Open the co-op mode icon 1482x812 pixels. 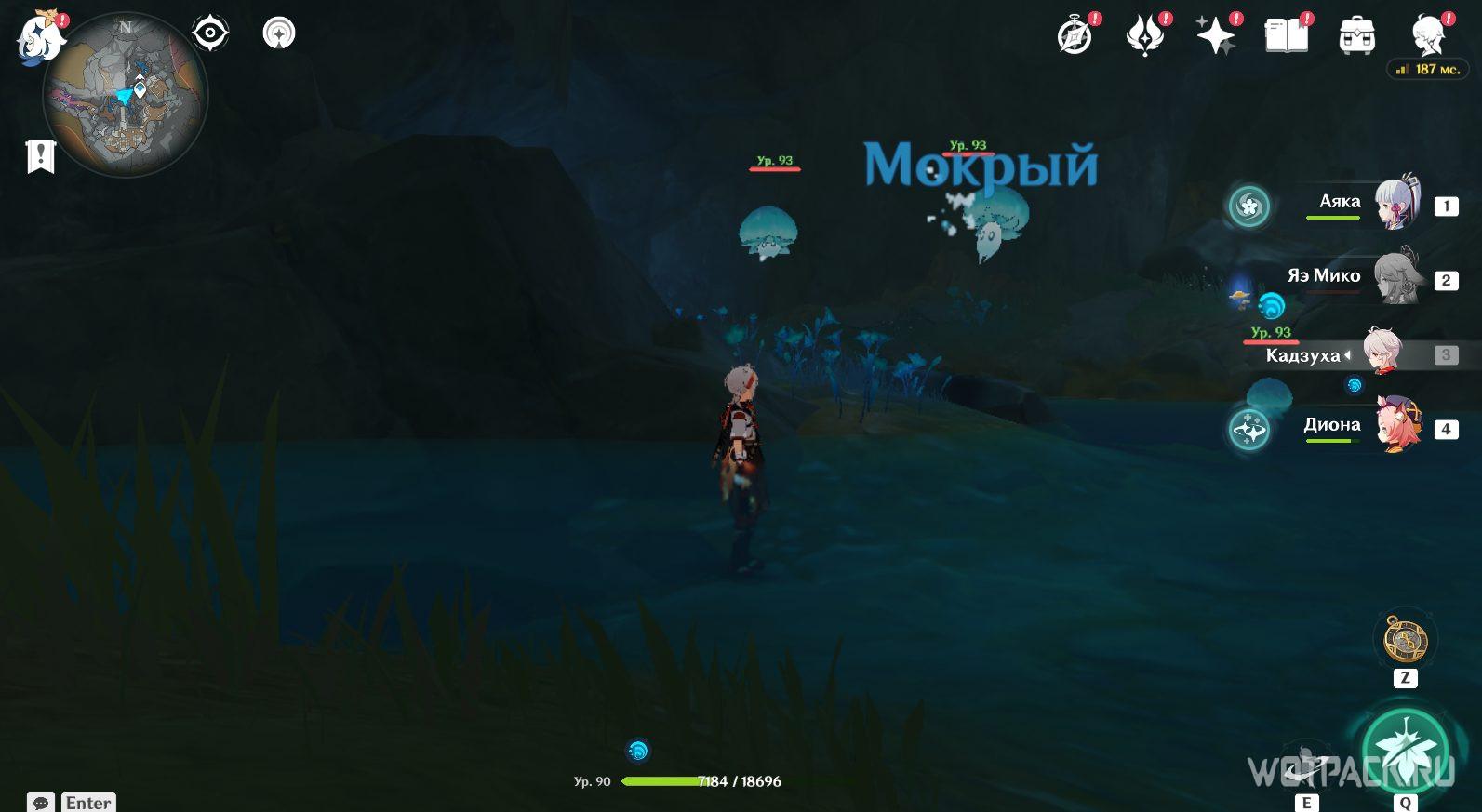(279, 34)
